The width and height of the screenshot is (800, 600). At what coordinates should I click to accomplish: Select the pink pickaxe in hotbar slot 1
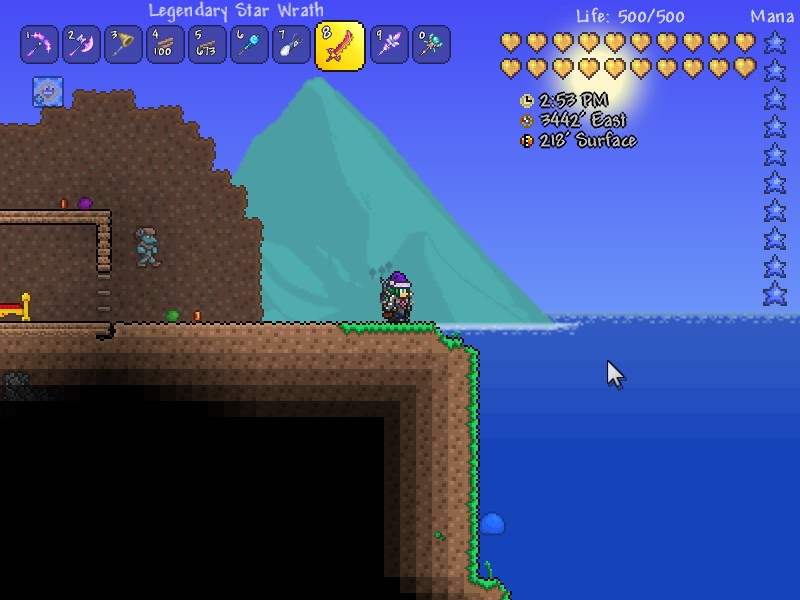[x=39, y=45]
